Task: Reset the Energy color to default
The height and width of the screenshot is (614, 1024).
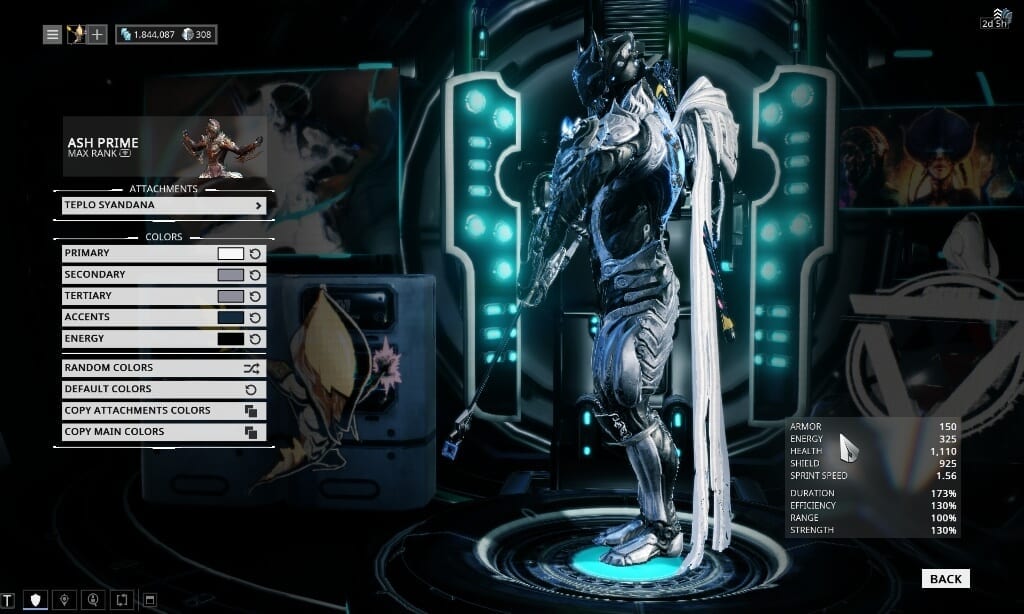Action: [x=255, y=339]
